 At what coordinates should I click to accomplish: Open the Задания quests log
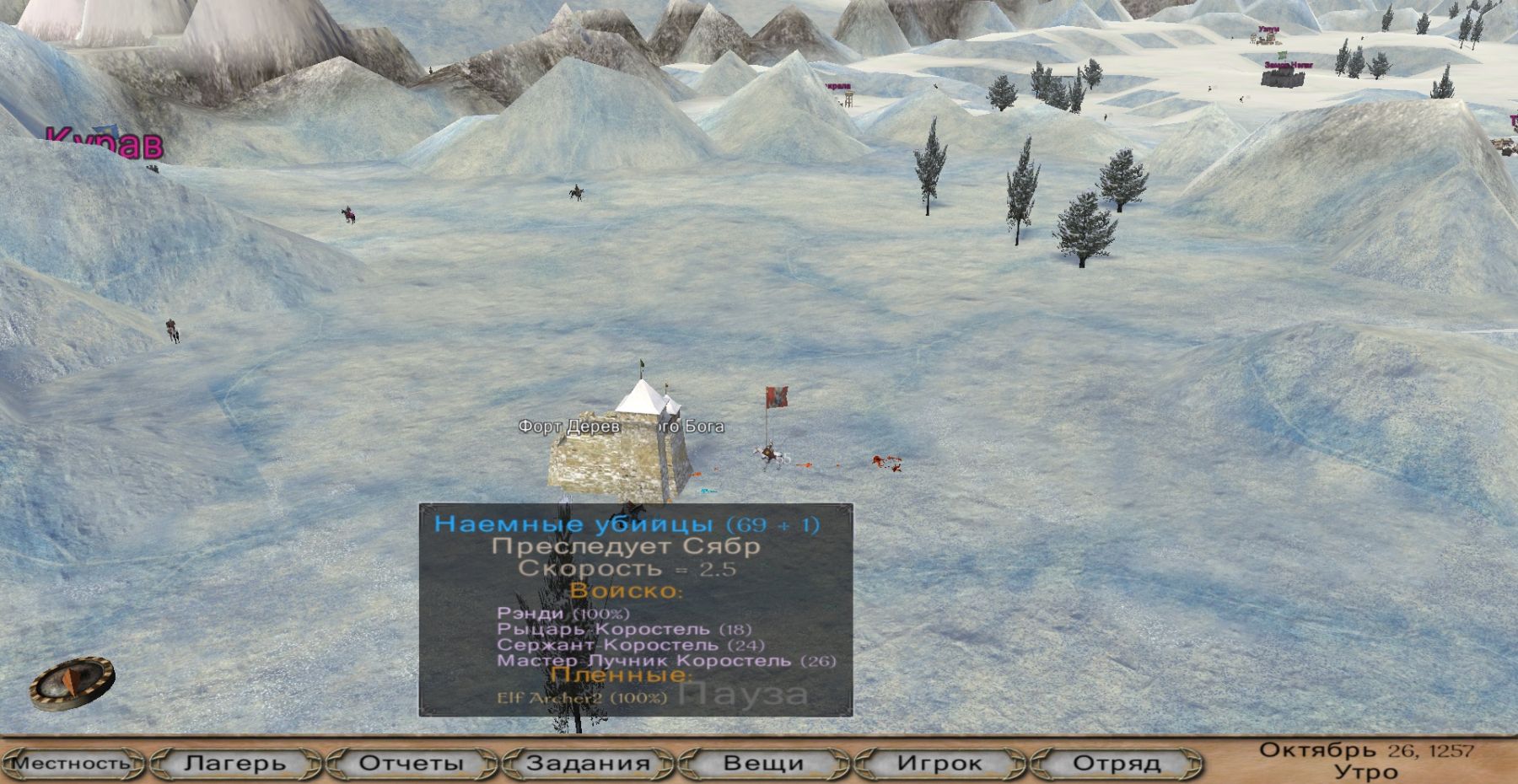point(588,764)
